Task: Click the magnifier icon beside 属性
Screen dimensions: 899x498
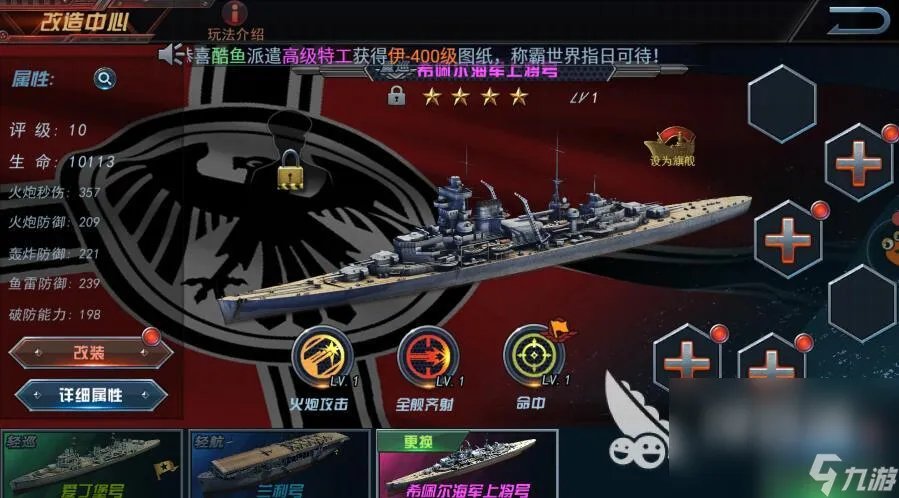Action: pyautogui.click(x=104, y=79)
